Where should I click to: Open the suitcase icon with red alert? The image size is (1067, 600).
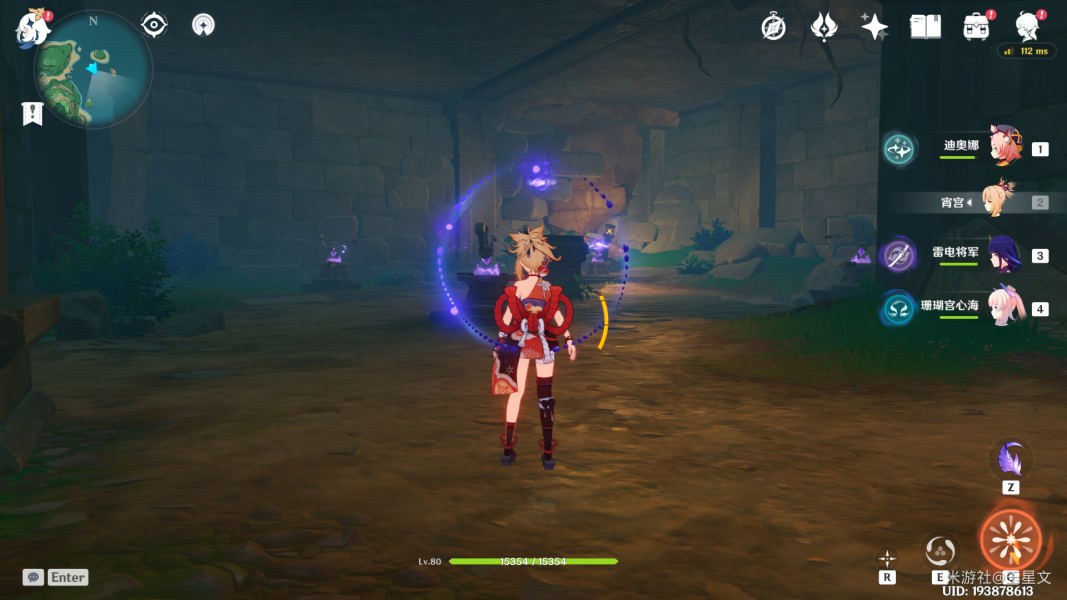click(x=976, y=27)
